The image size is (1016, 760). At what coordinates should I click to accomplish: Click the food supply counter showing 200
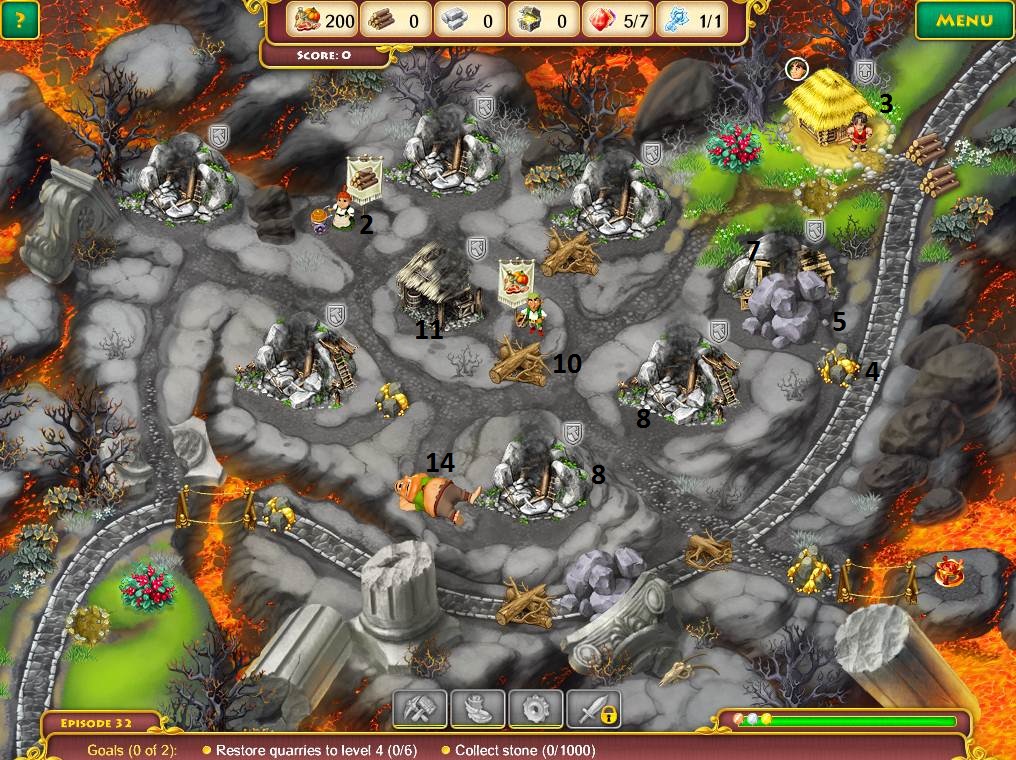point(320,20)
